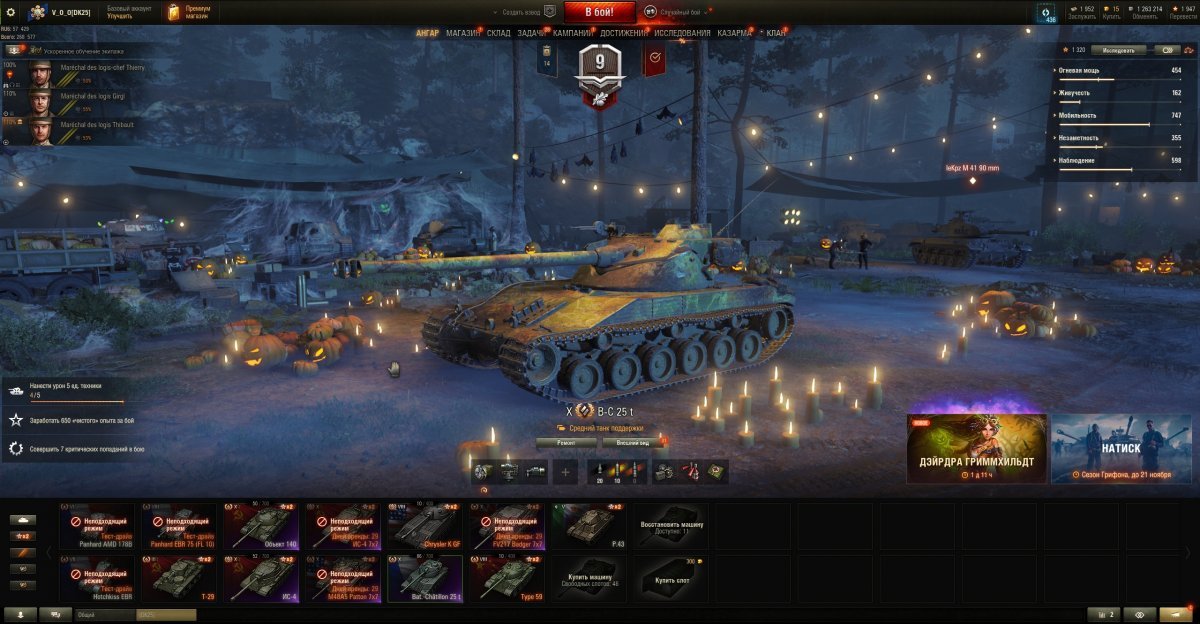Open the «Создать взвод» platoon dropdown
Image resolution: width=1200 pixels, height=624 pixels.
[522, 12]
